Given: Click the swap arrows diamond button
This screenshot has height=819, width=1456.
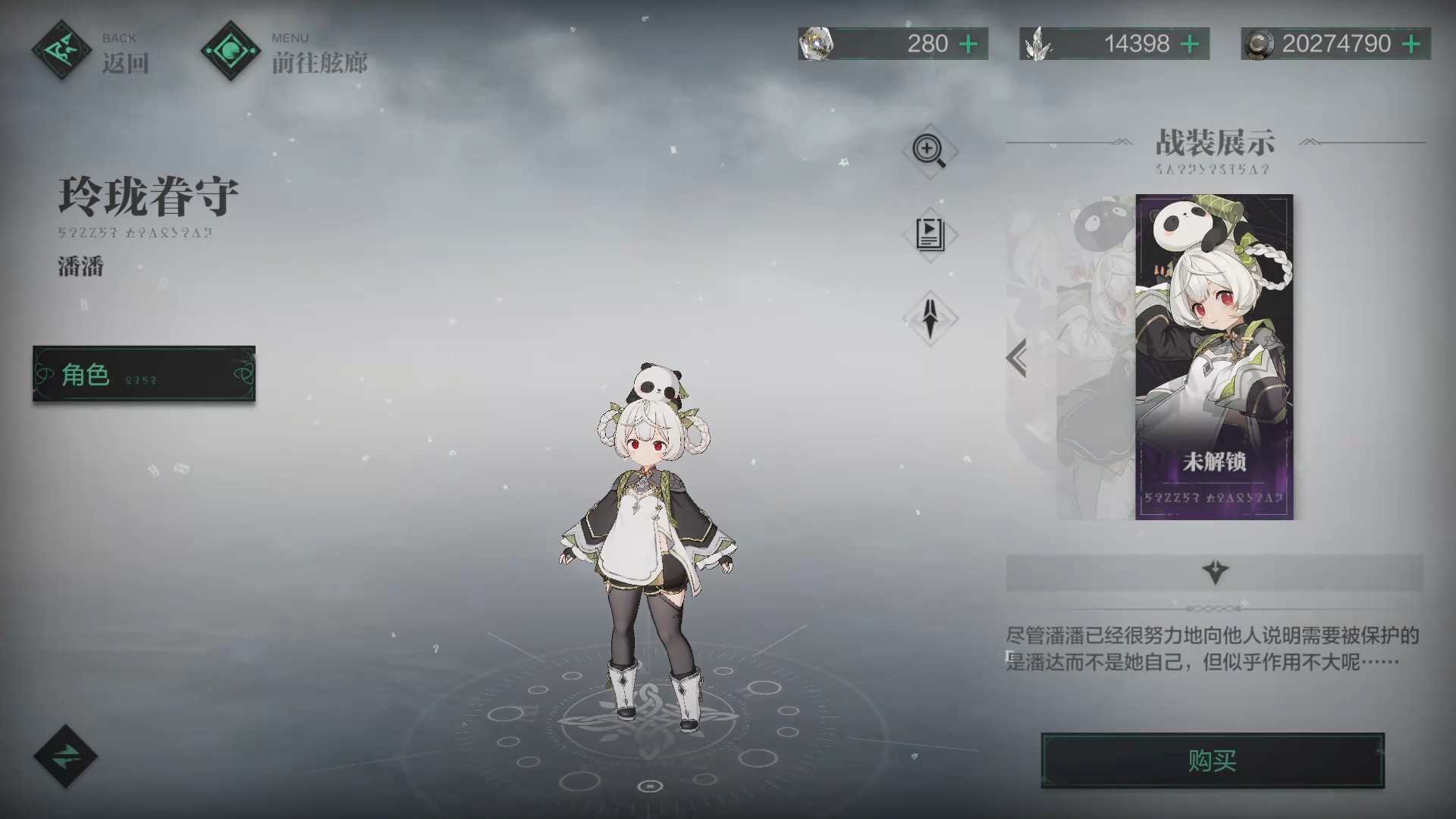Looking at the screenshot, I should 66,756.
